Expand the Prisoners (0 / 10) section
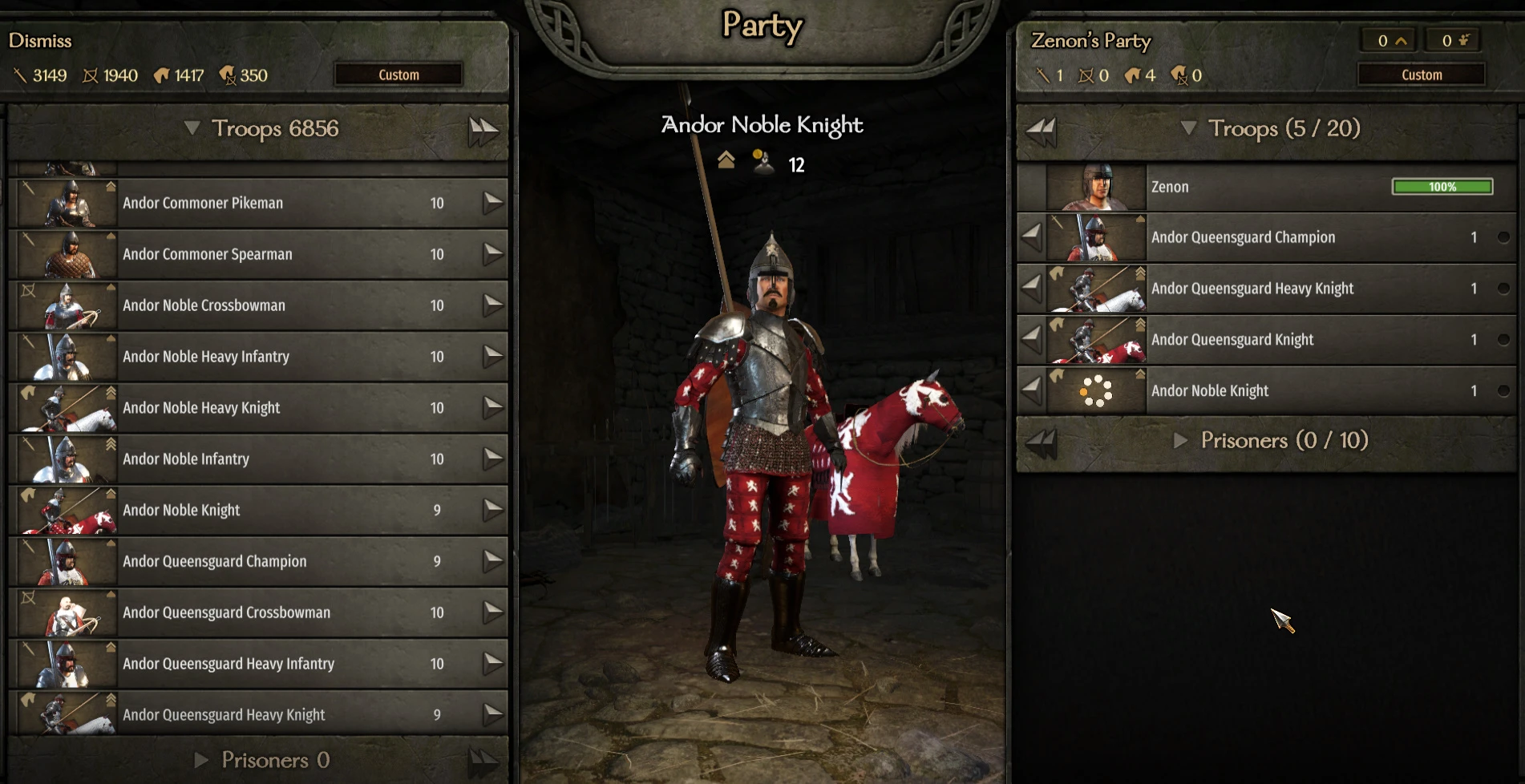 point(1181,440)
